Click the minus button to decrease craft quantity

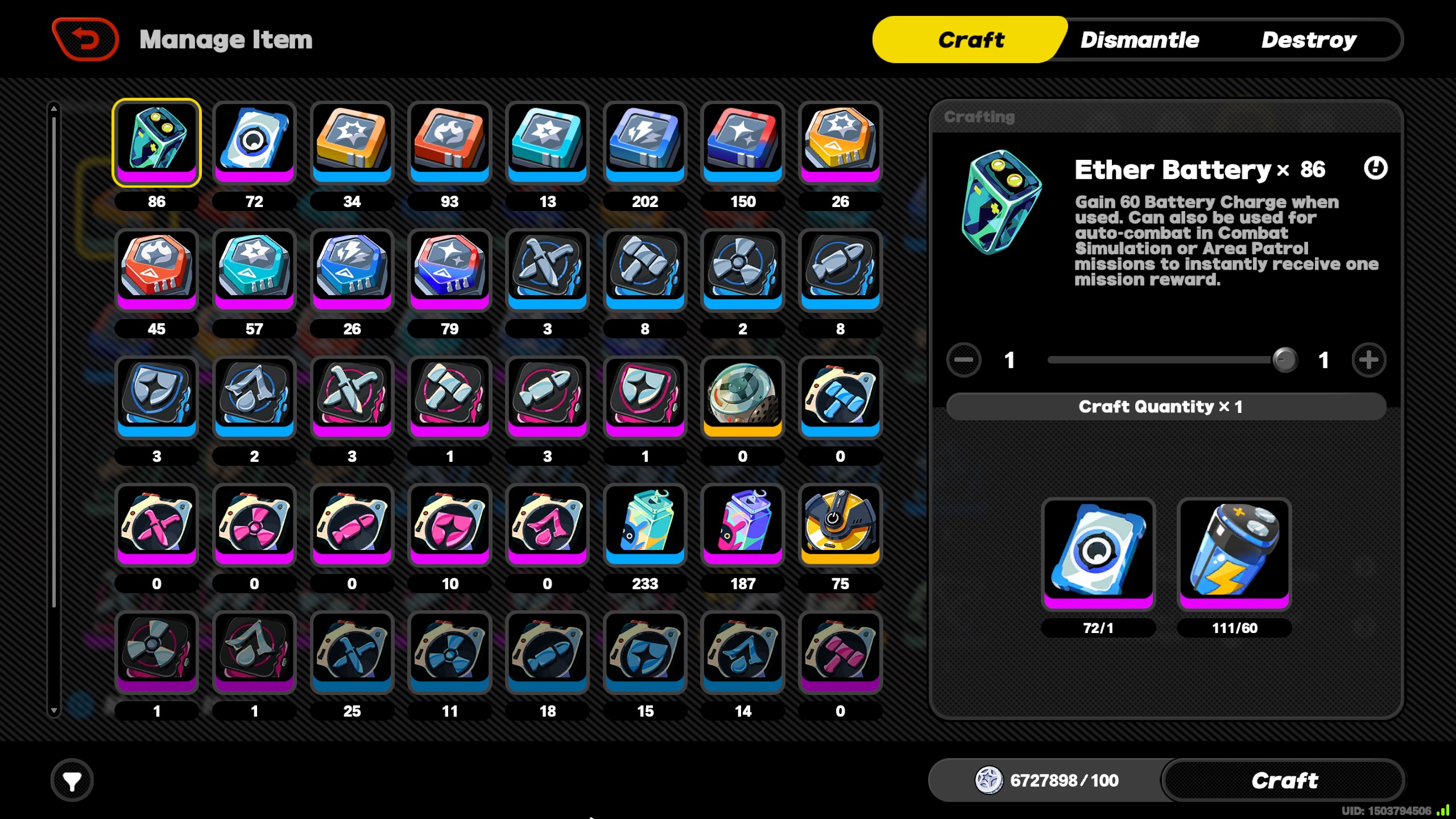point(963,360)
